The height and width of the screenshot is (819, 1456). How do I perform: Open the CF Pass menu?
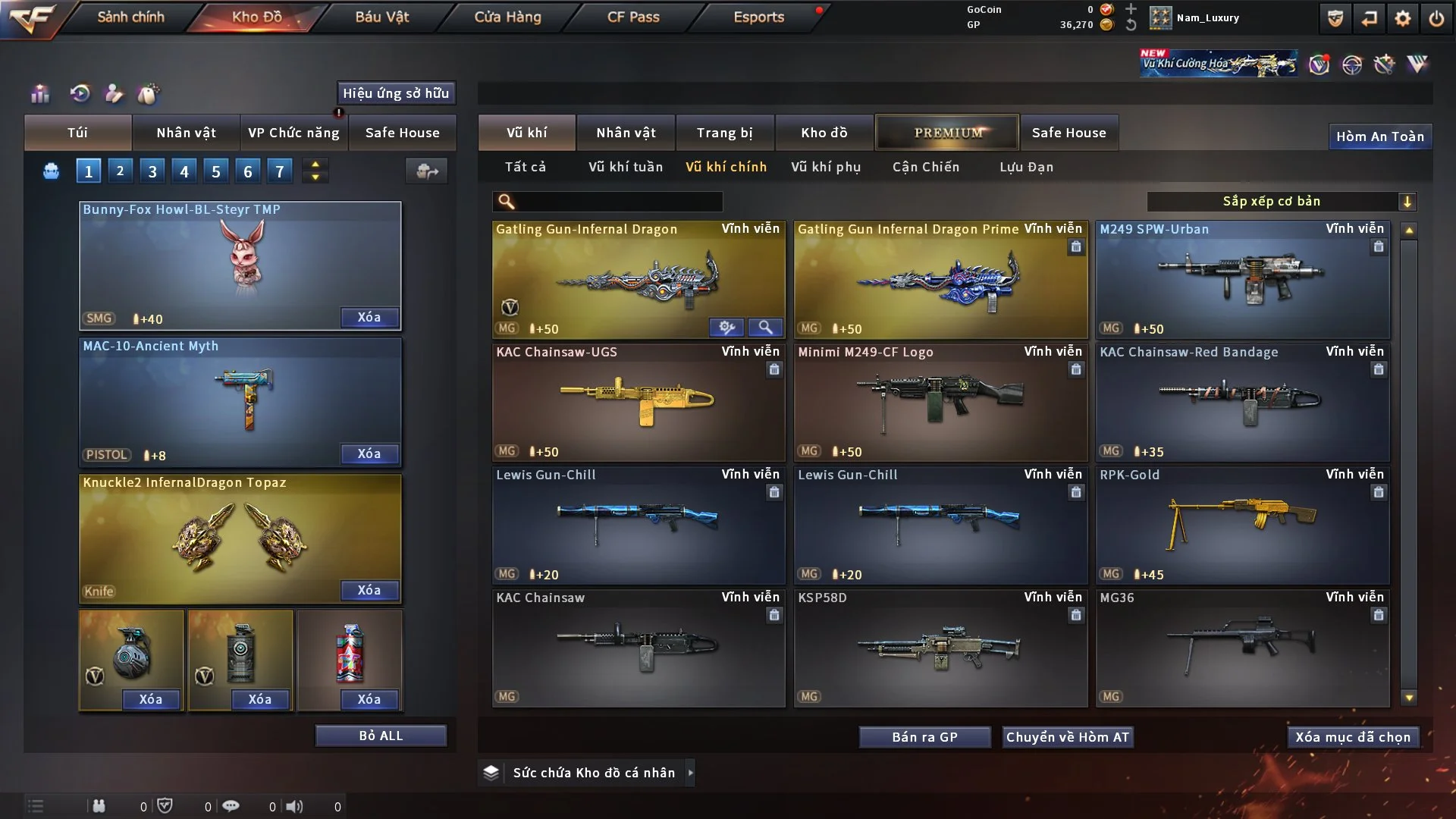point(633,17)
